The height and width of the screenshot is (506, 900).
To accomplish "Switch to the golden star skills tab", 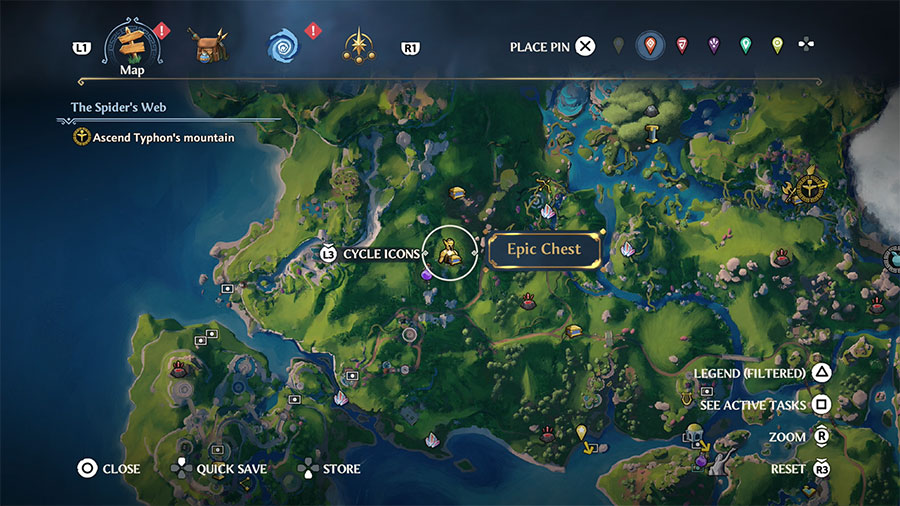I will [x=357, y=45].
